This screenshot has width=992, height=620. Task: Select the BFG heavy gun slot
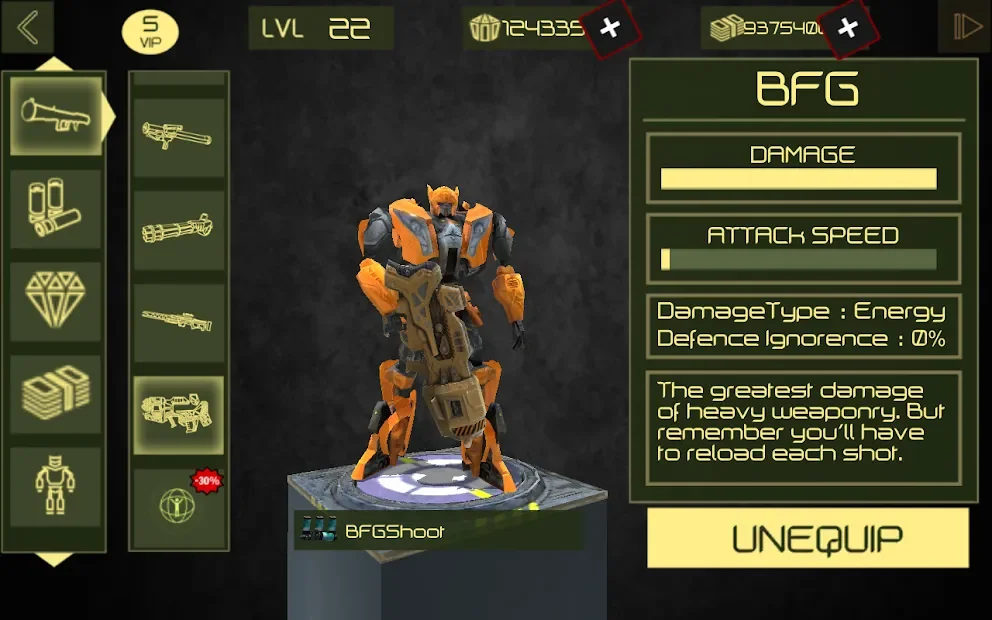(x=178, y=414)
